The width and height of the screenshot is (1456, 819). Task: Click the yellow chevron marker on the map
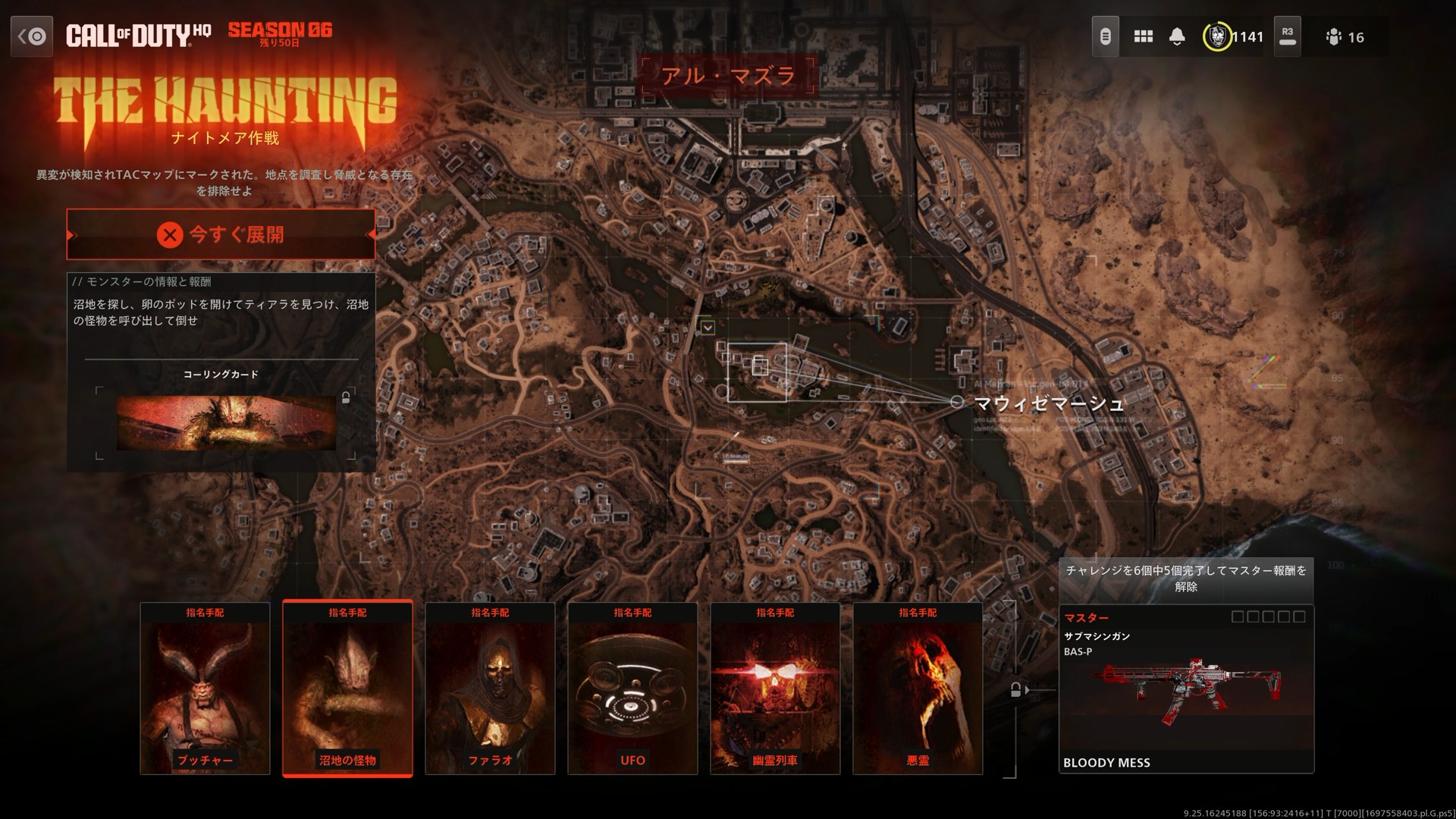pos(708,326)
